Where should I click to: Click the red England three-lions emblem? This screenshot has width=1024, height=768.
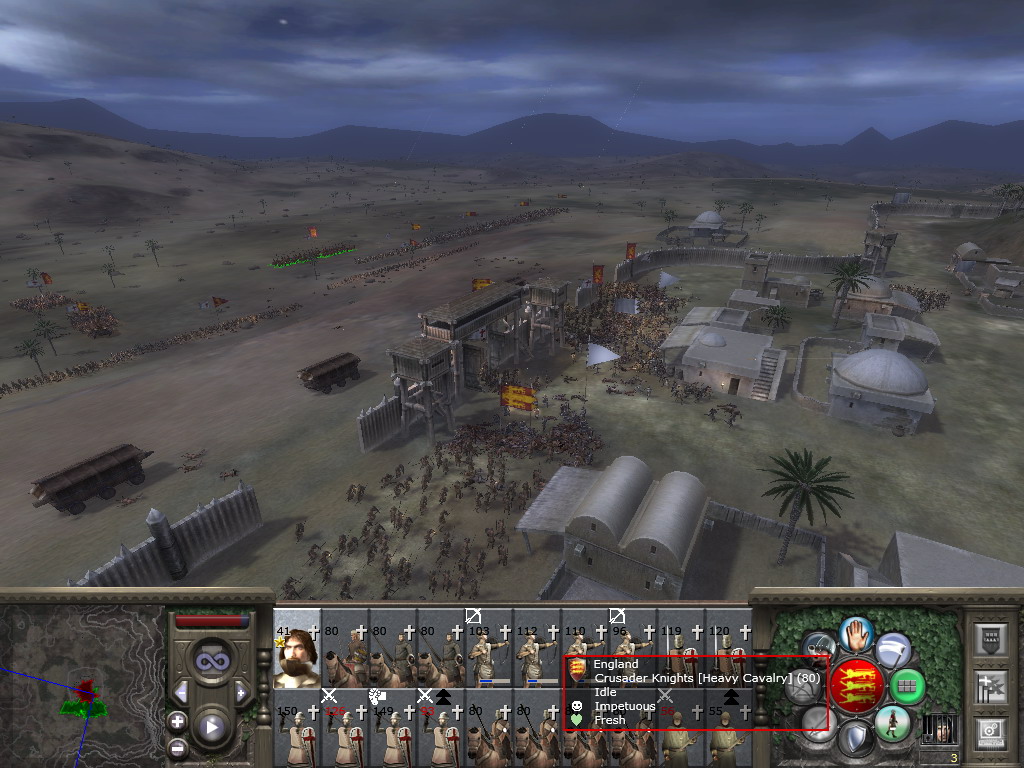[x=857, y=686]
